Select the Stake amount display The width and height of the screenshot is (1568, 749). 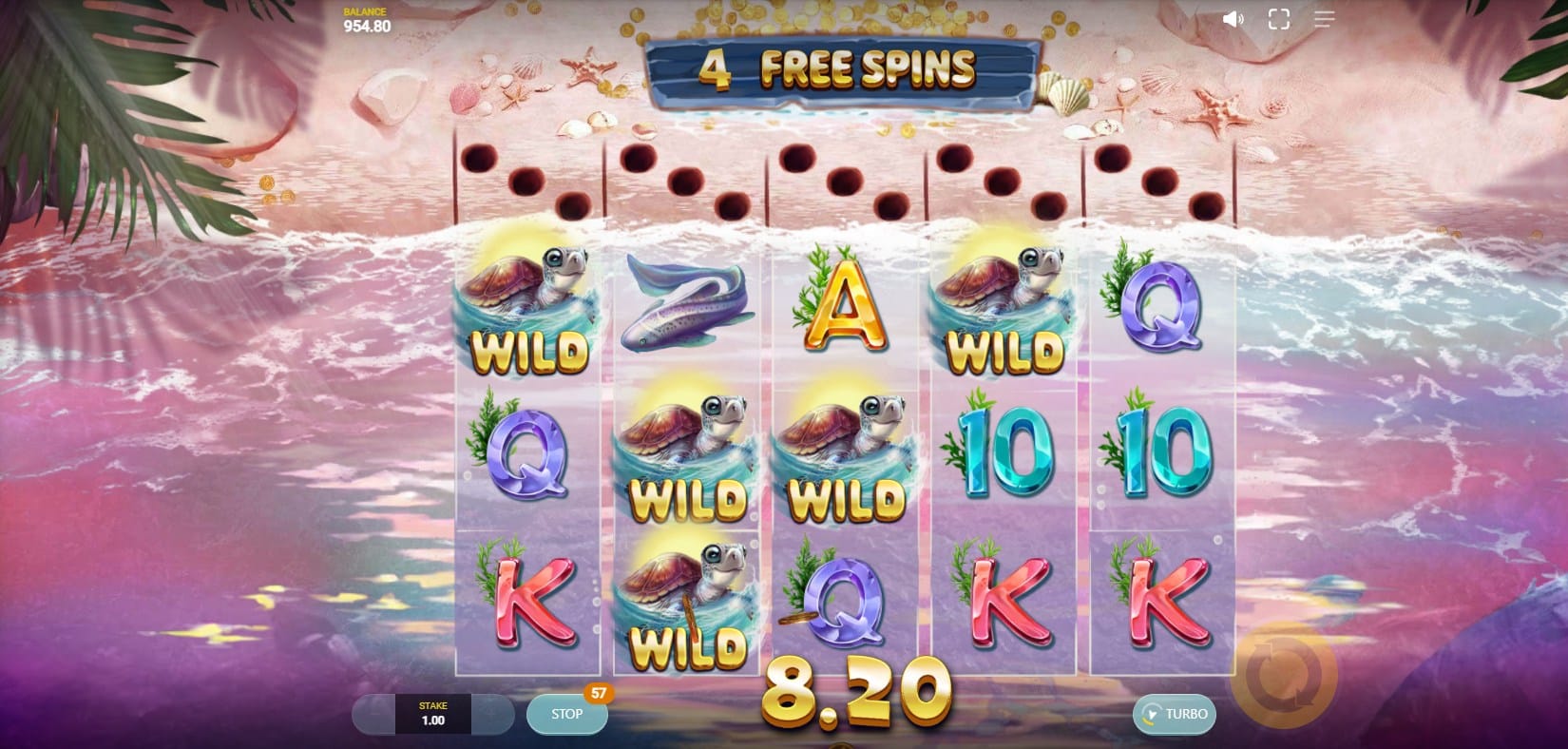[432, 714]
